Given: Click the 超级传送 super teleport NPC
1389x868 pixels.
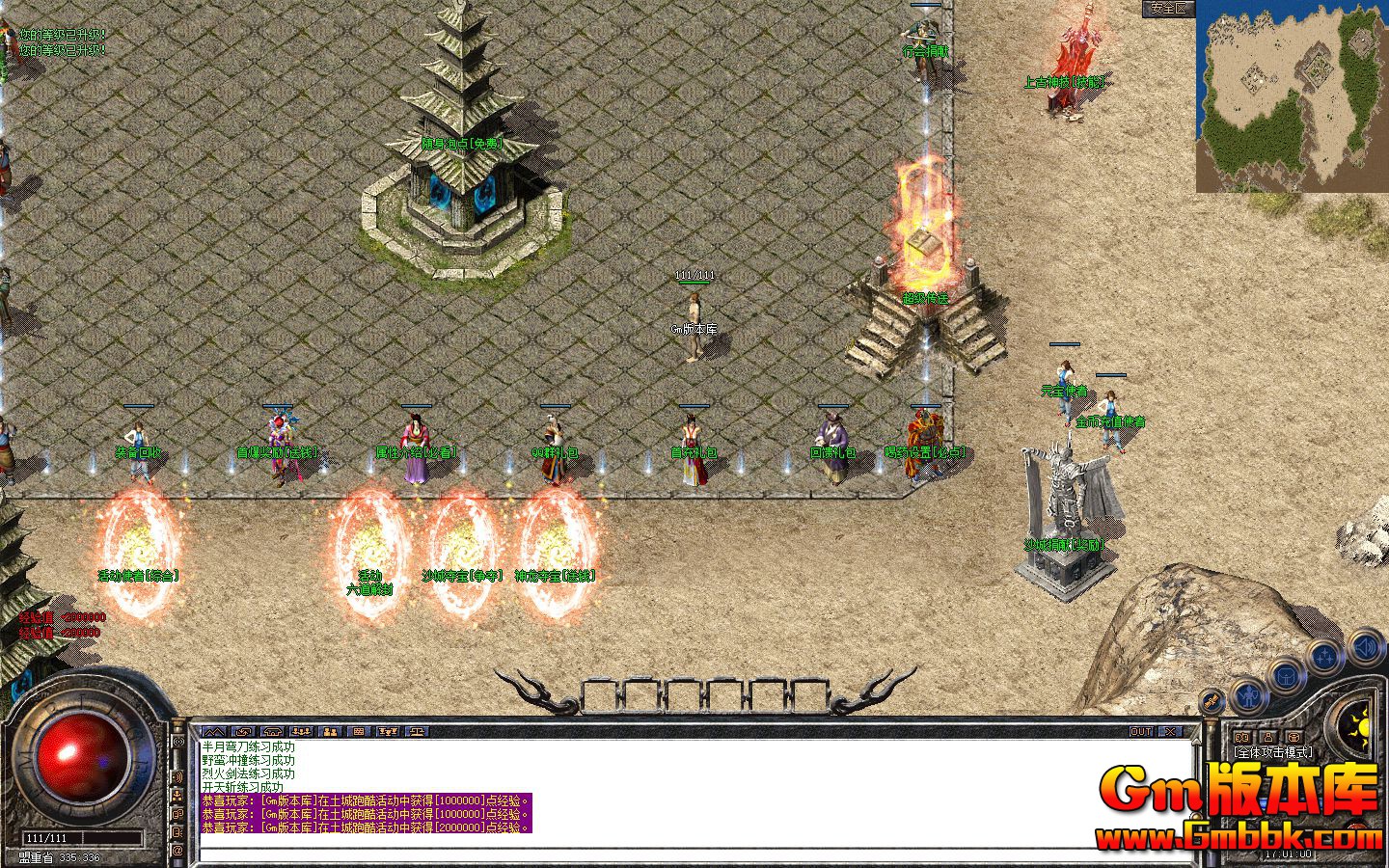Looking at the screenshot, I should 924,297.
